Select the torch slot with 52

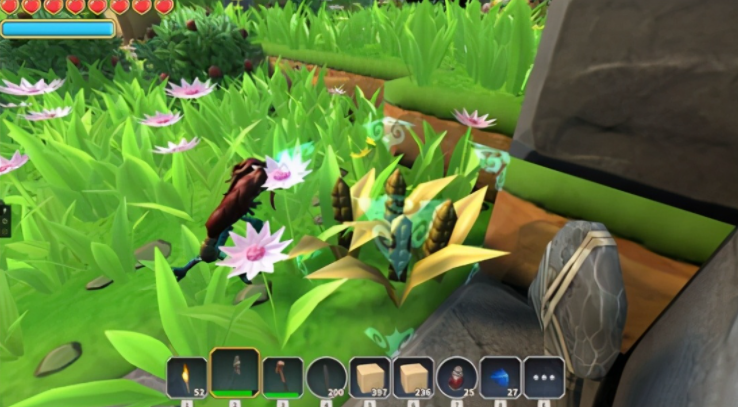(187, 378)
